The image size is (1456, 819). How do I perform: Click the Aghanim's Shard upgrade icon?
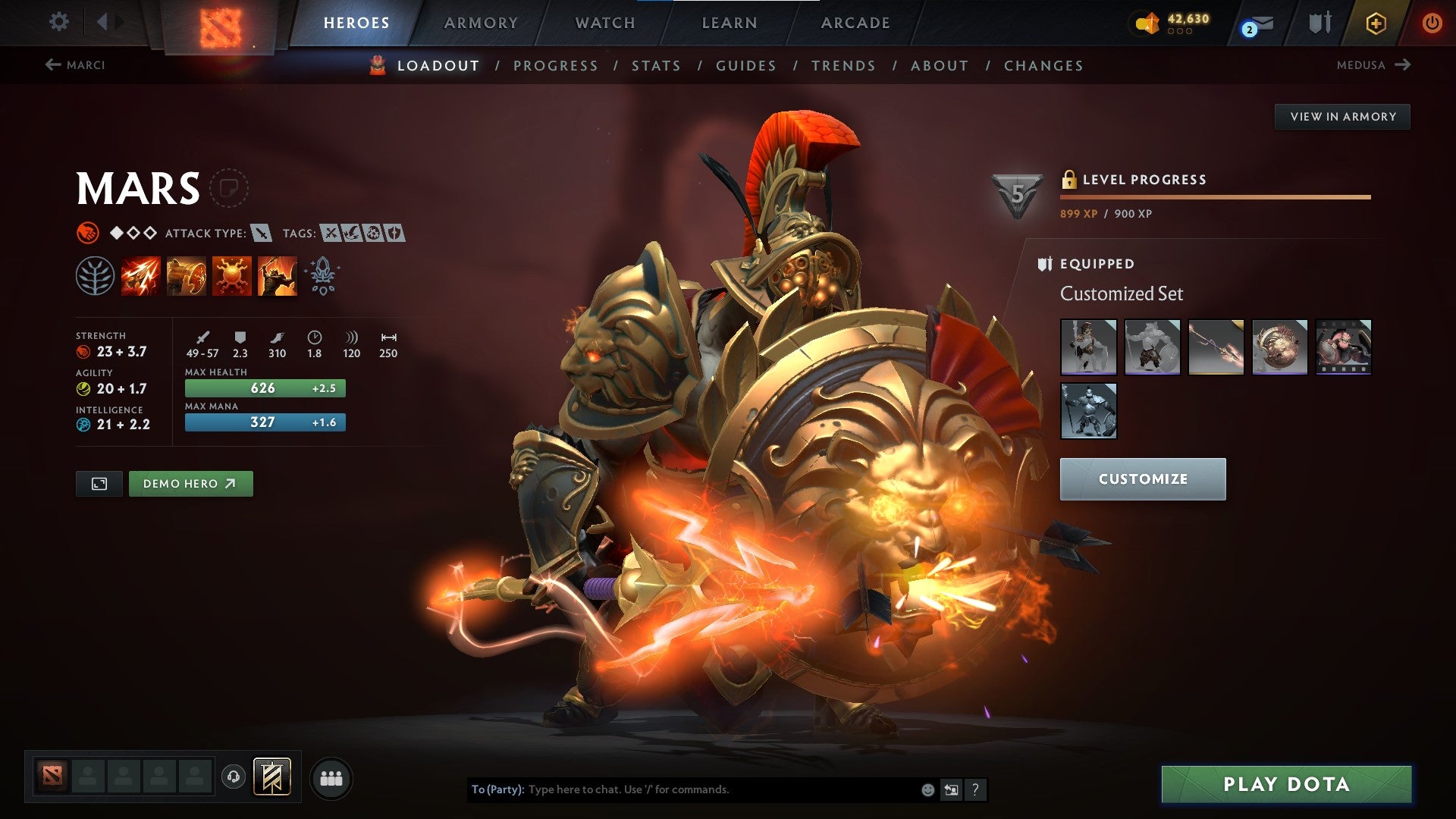(322, 275)
